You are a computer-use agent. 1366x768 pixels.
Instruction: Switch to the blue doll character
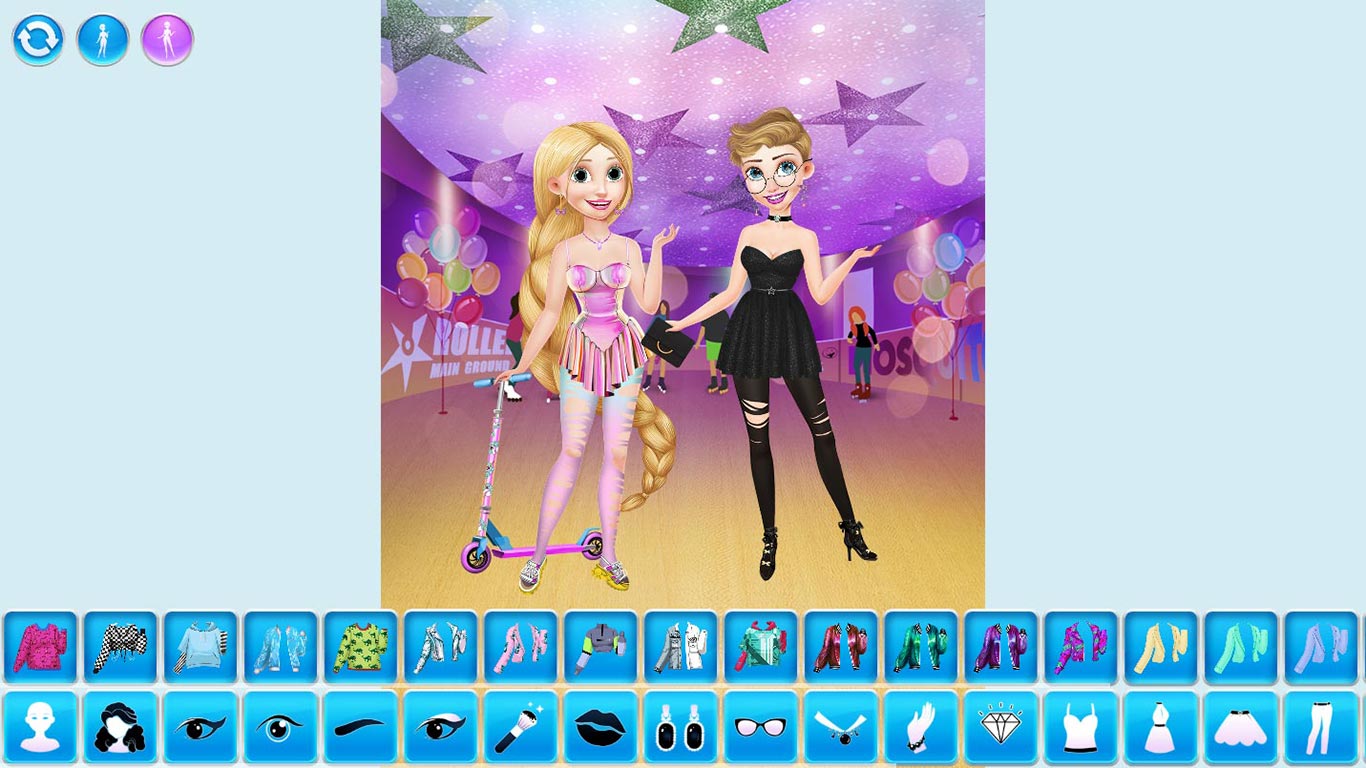pos(102,41)
